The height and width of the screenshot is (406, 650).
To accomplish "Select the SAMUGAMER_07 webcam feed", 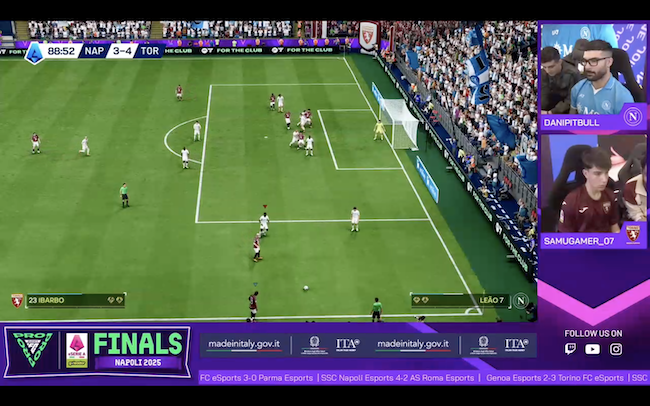I will point(593,185).
